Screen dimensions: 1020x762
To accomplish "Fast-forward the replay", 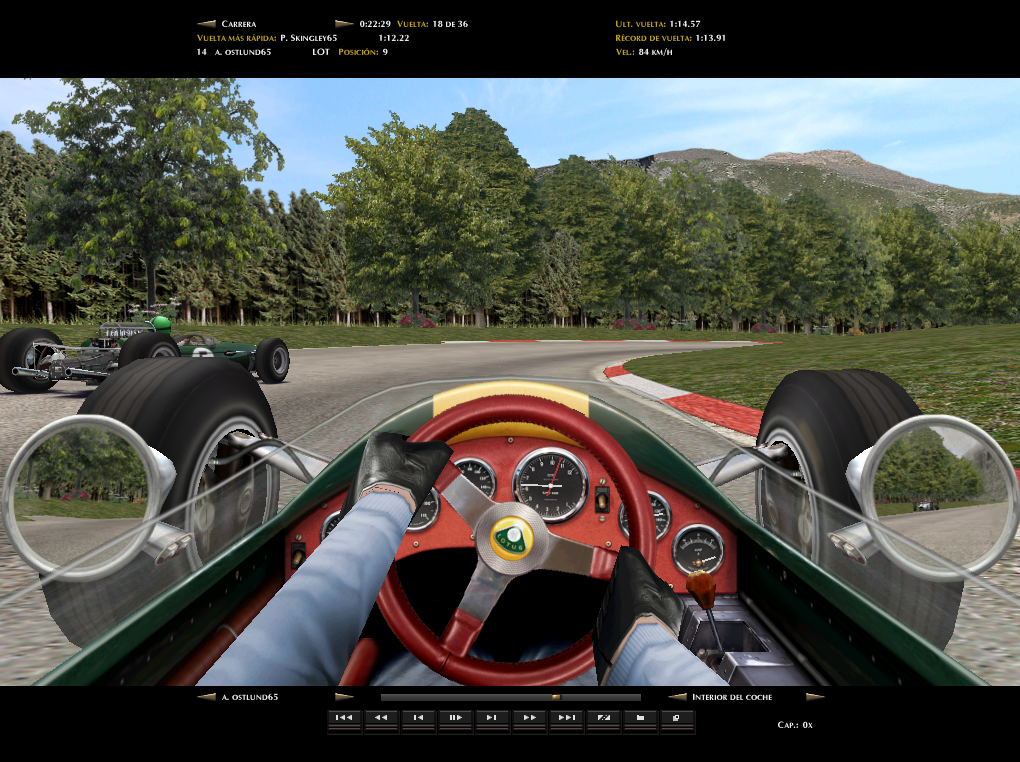I will [x=529, y=717].
